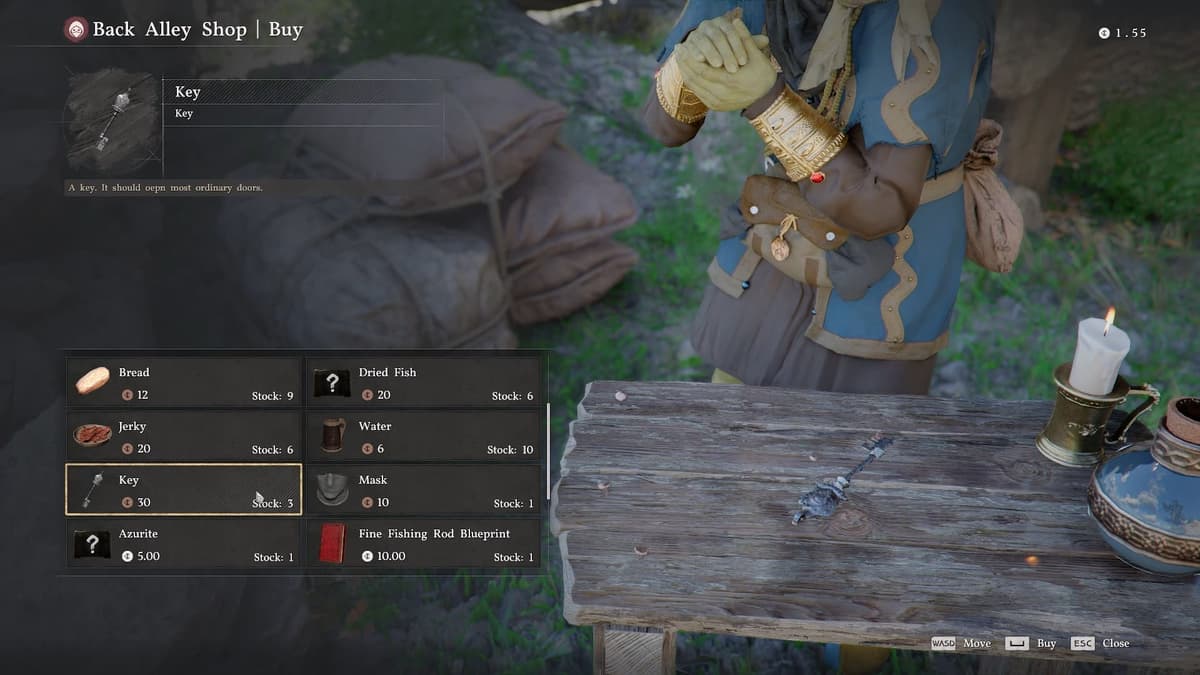The image size is (1200, 675).
Task: Choose the Mask shop entry
Action: pyautogui.click(x=423, y=490)
